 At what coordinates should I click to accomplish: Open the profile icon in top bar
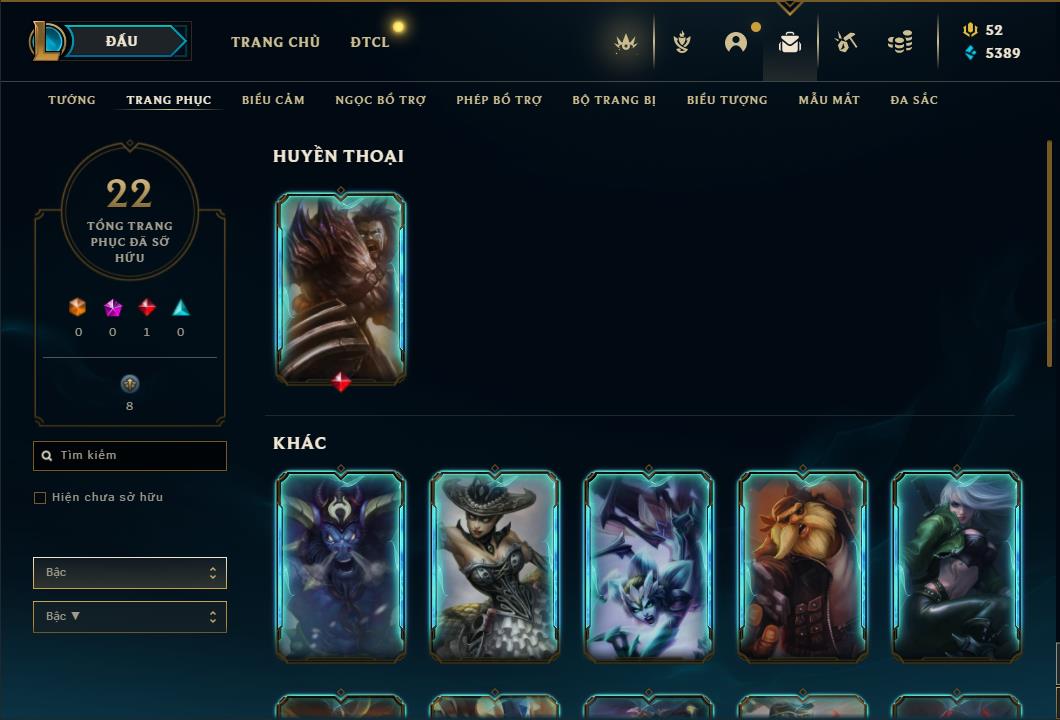point(736,42)
